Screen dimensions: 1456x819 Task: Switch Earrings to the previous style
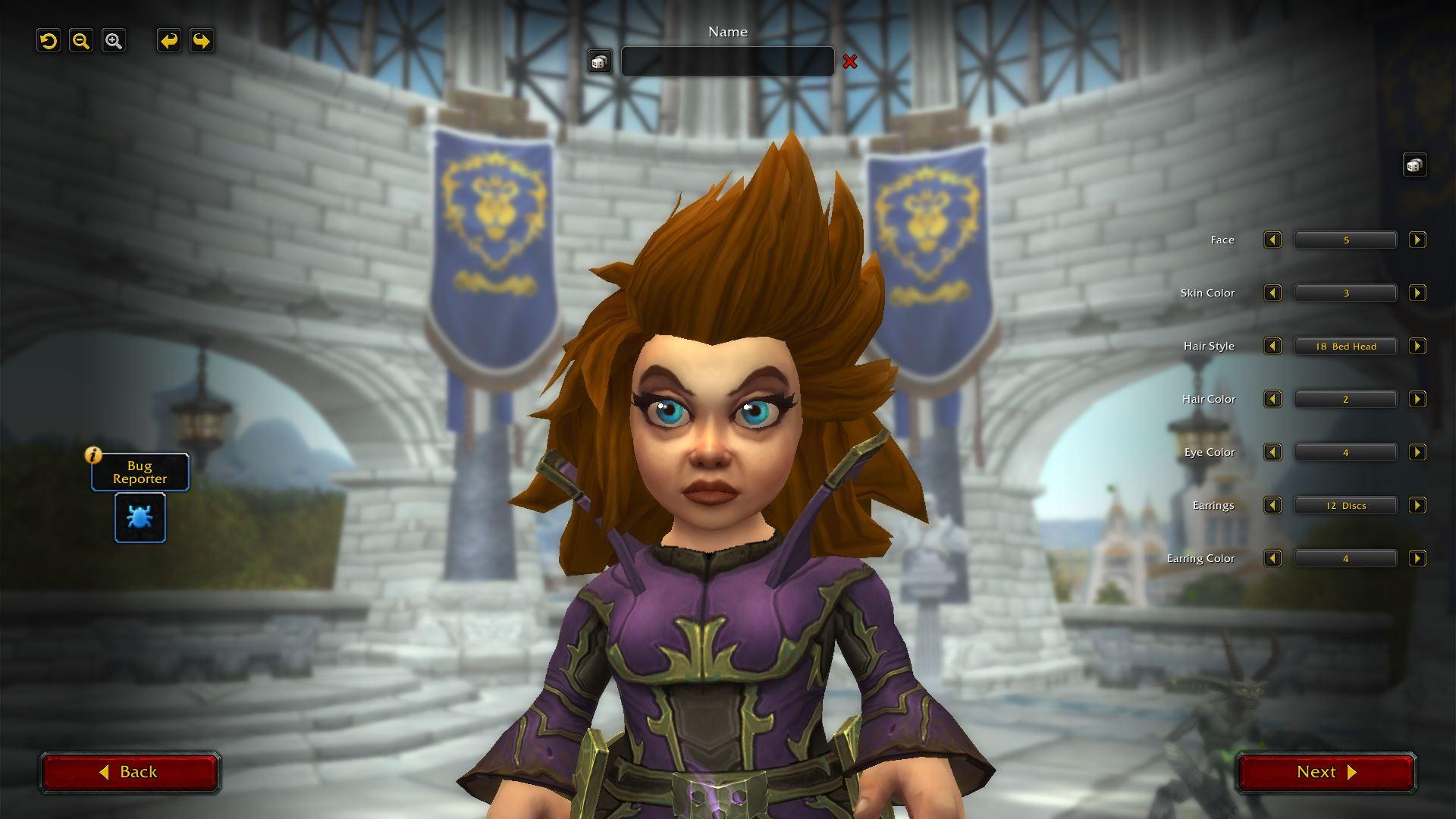[x=1272, y=505]
